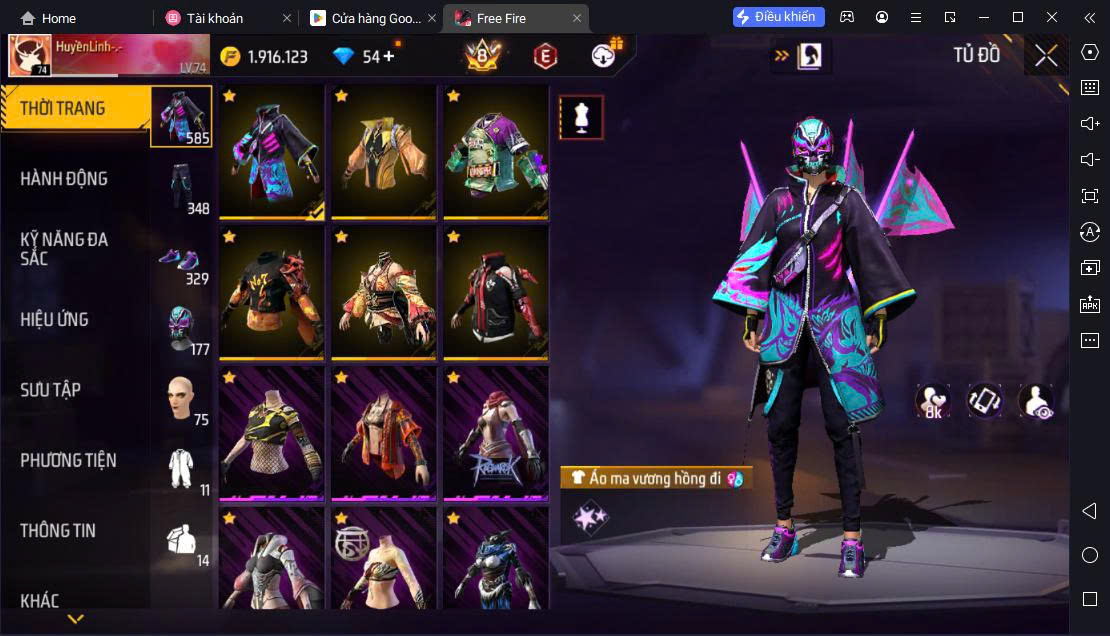Click the mannequin outfit preview icon
The width and height of the screenshot is (1110, 636).
click(581, 117)
